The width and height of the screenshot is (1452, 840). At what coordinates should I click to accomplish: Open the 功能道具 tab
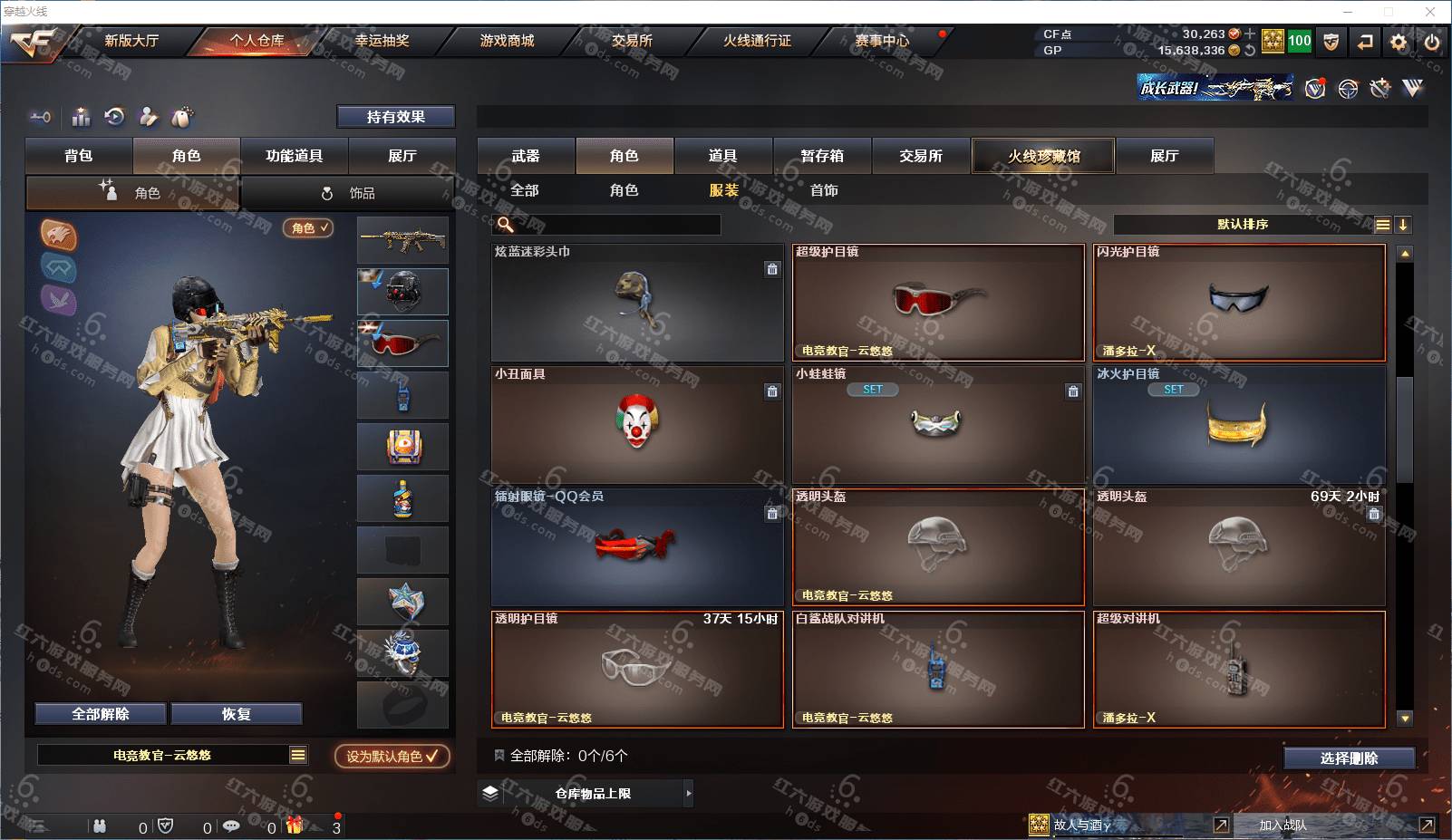[294, 156]
